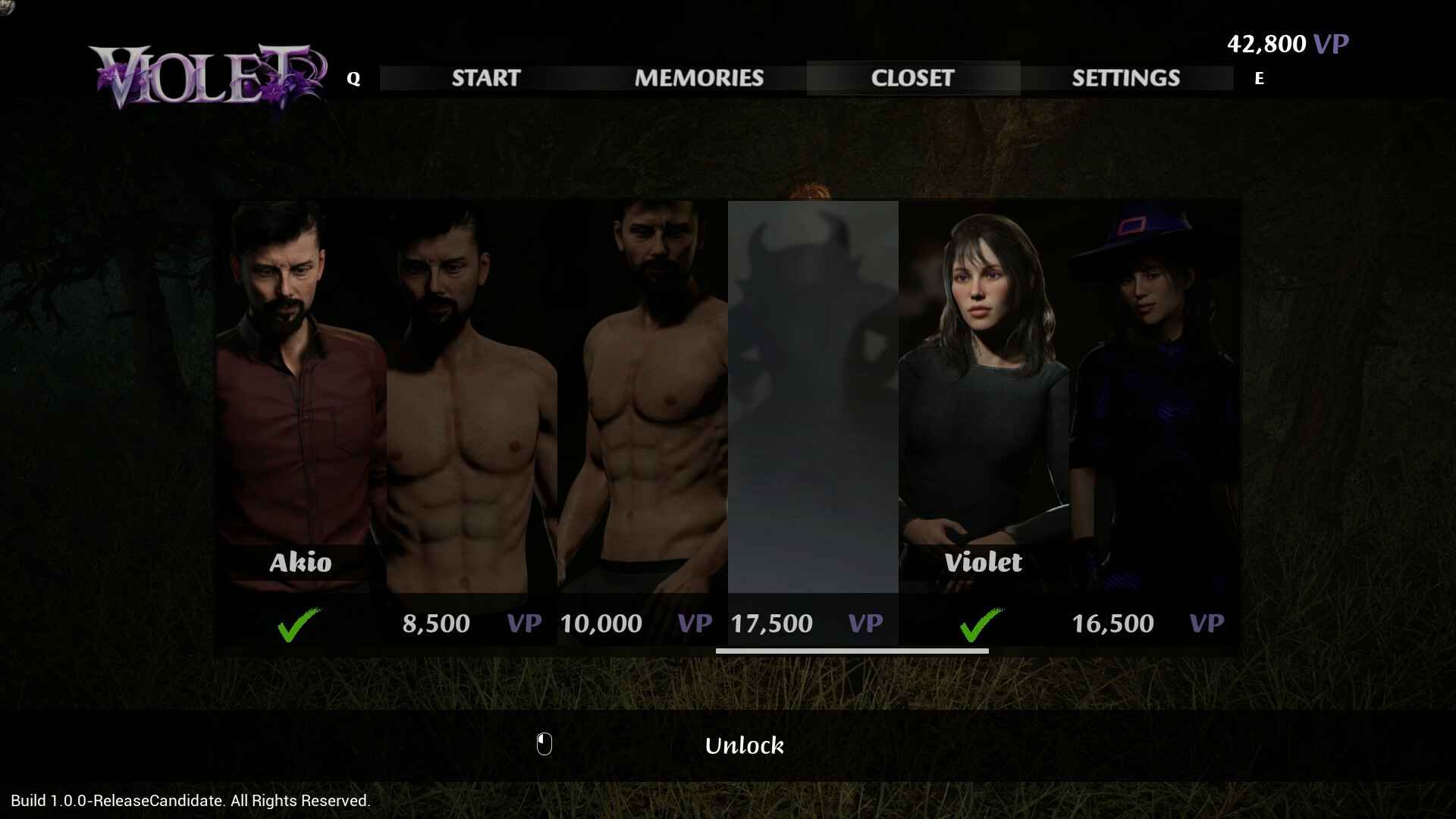The image size is (1456, 819).
Task: Open the Start menu tab
Action: pyautogui.click(x=485, y=77)
